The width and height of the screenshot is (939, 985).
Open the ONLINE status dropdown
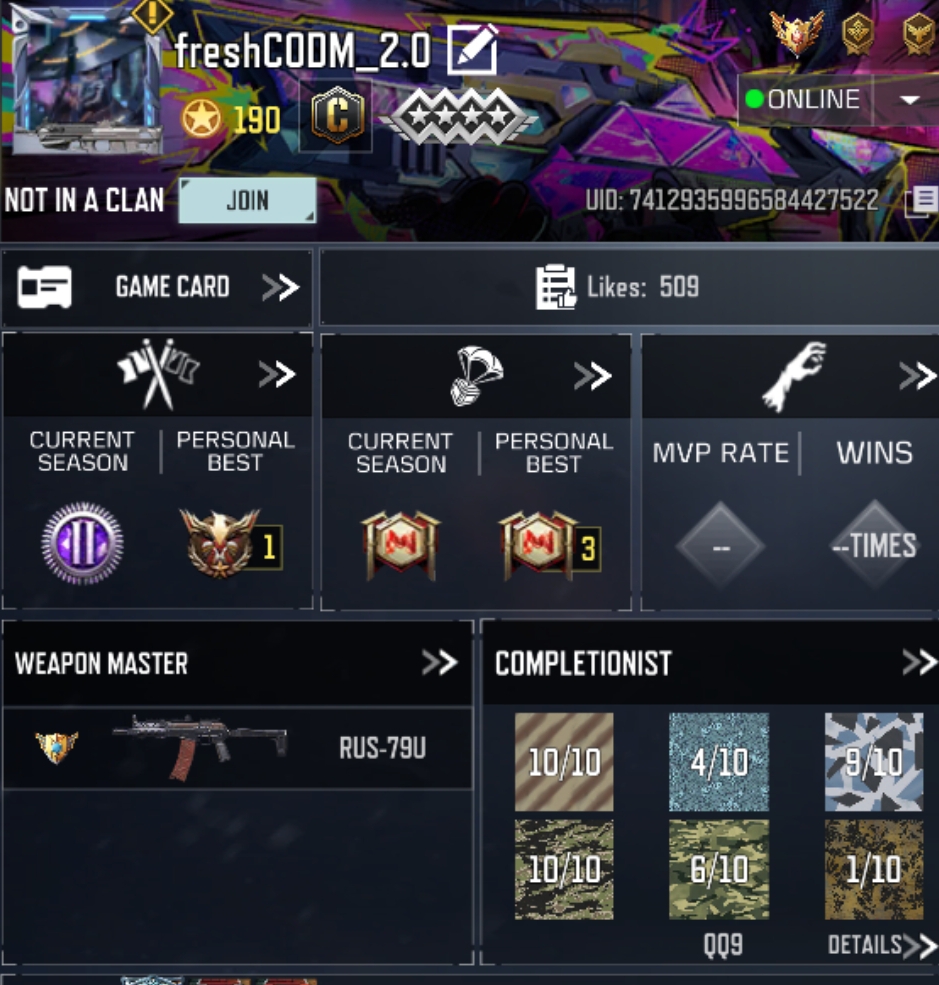[909, 100]
